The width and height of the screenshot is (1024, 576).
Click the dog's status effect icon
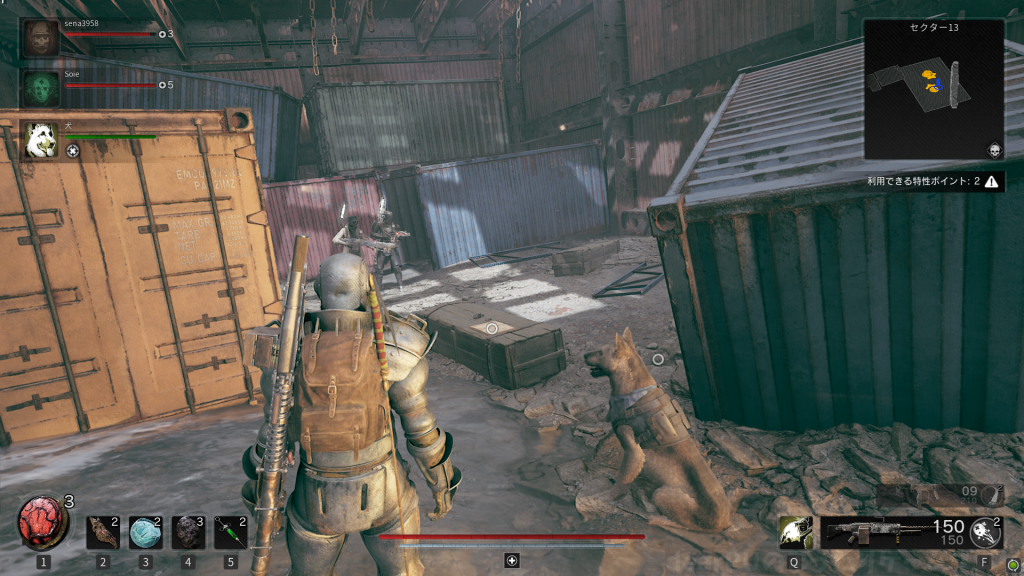73,151
